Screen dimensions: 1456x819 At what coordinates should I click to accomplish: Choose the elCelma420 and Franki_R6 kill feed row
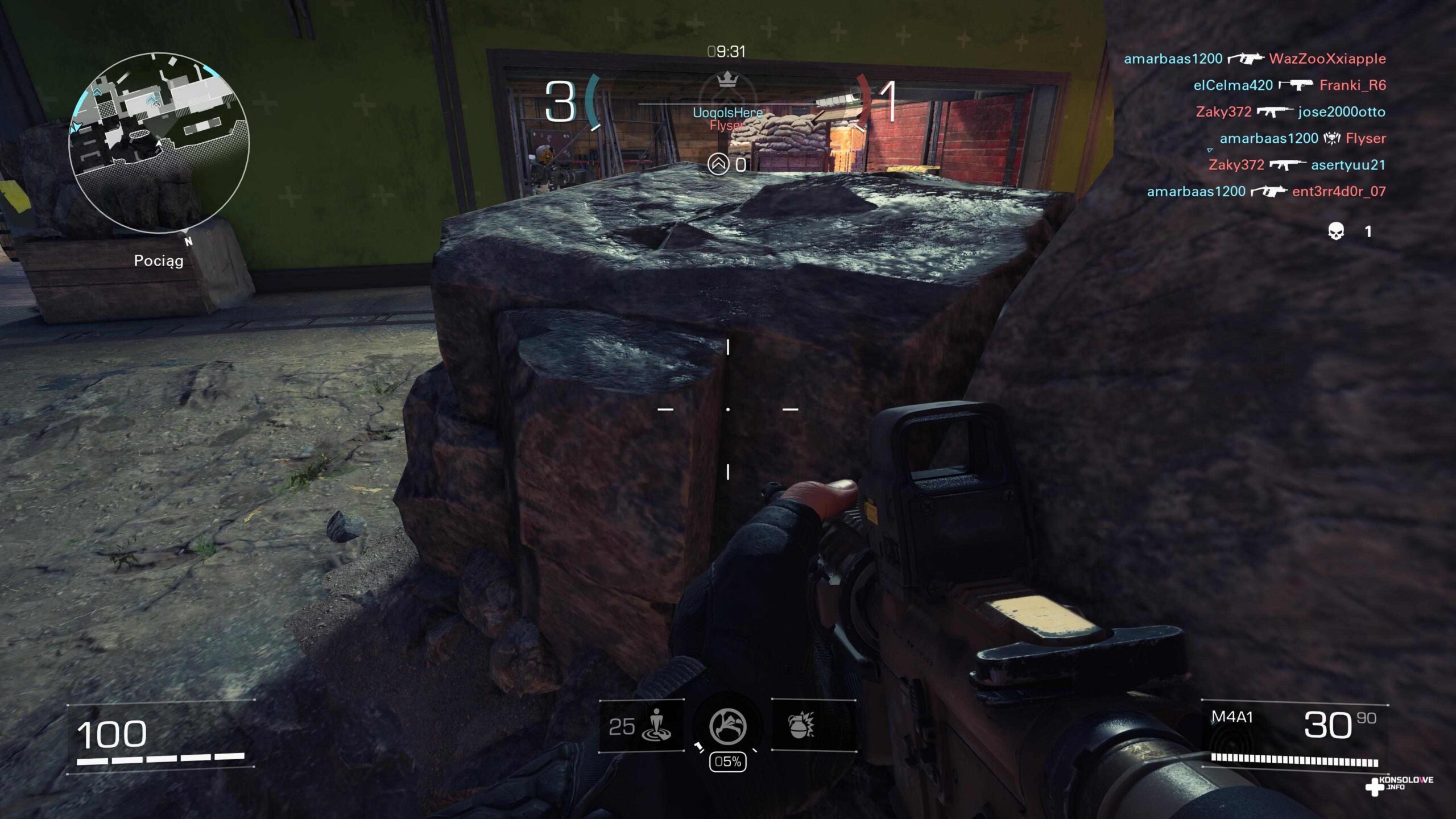(1289, 85)
